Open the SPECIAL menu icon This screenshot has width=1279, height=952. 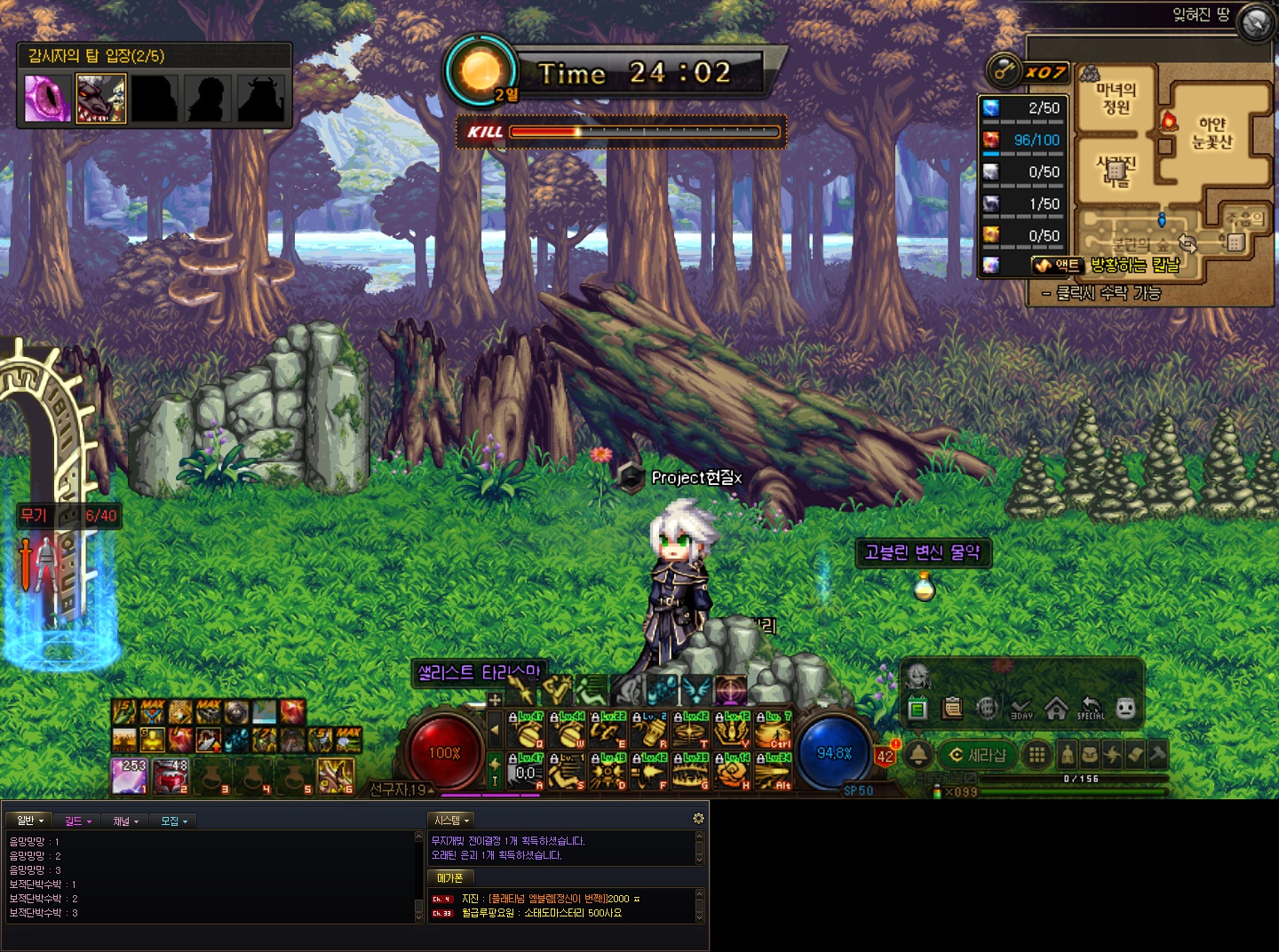pos(1091,709)
